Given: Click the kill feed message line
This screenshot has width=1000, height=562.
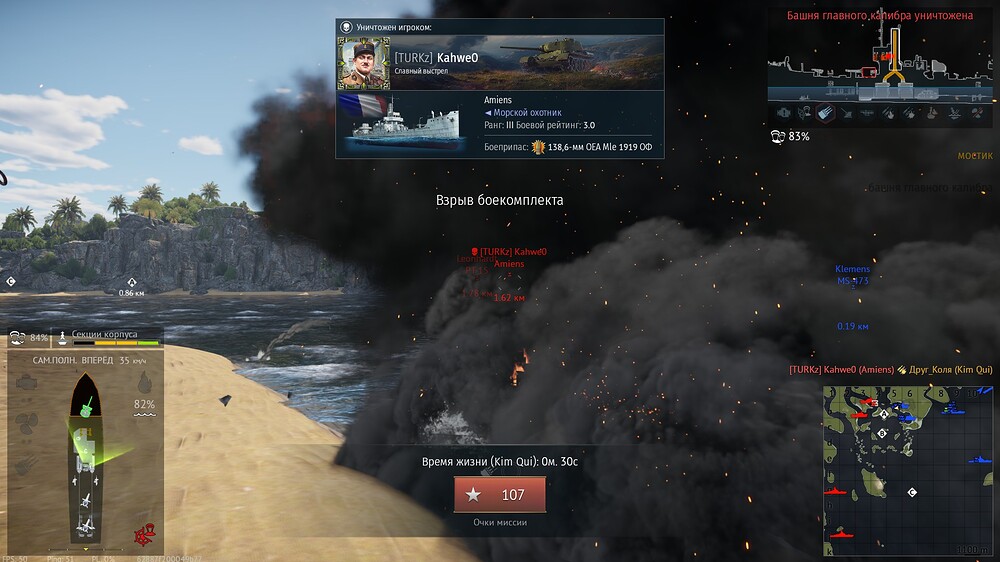Looking at the screenshot, I should [x=890, y=370].
